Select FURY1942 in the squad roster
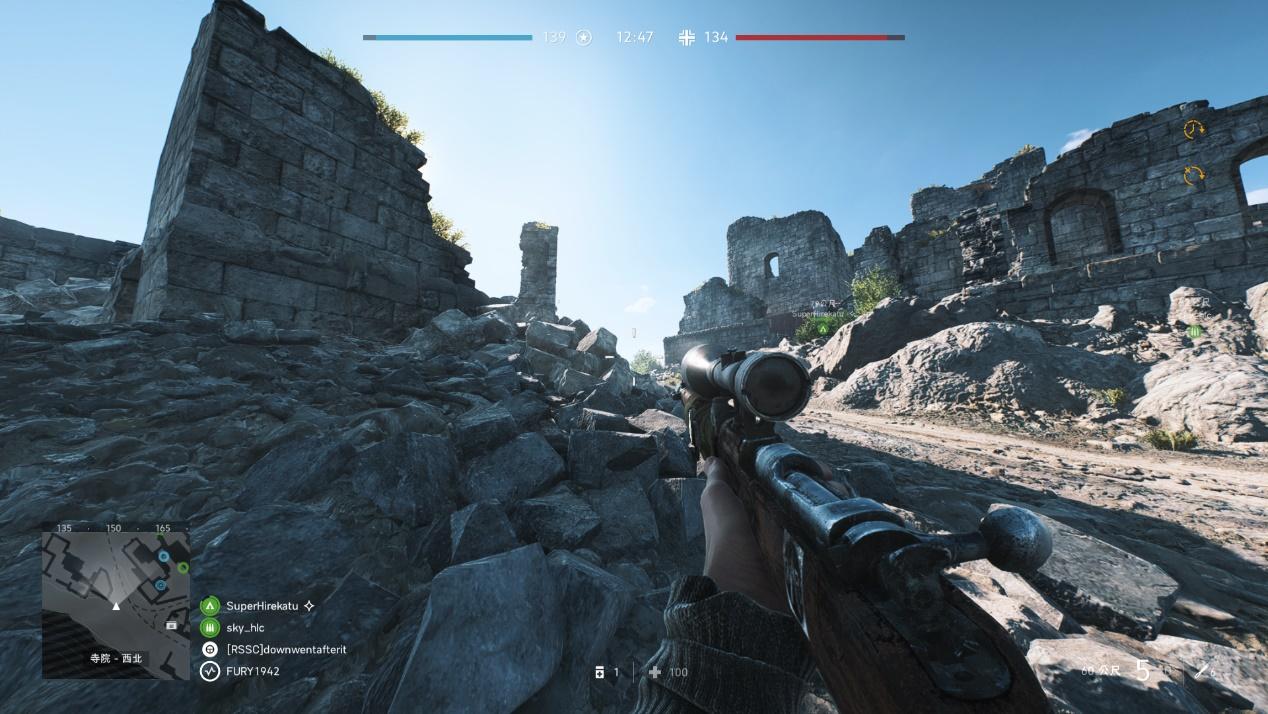 click(x=252, y=671)
